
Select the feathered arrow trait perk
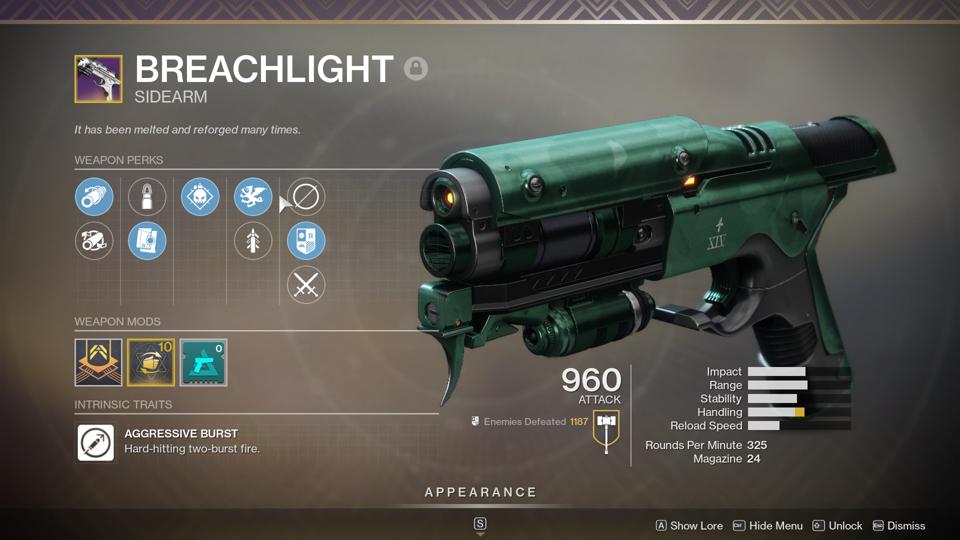(253, 241)
